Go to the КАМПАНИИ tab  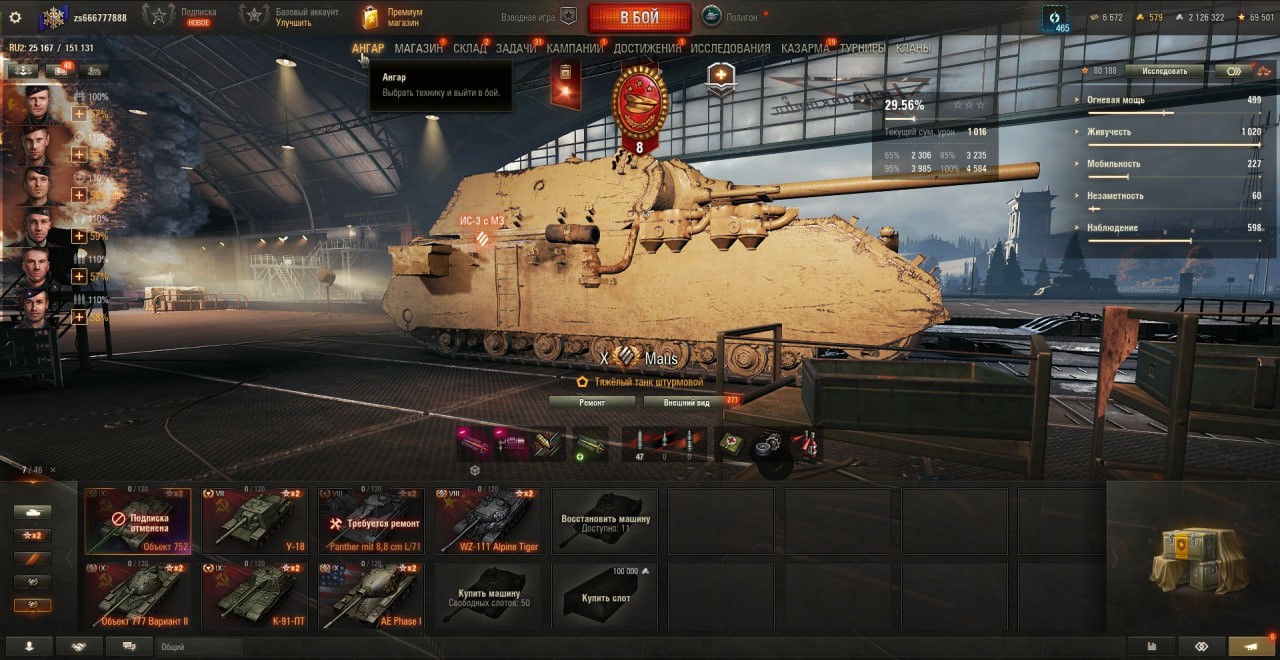point(574,48)
